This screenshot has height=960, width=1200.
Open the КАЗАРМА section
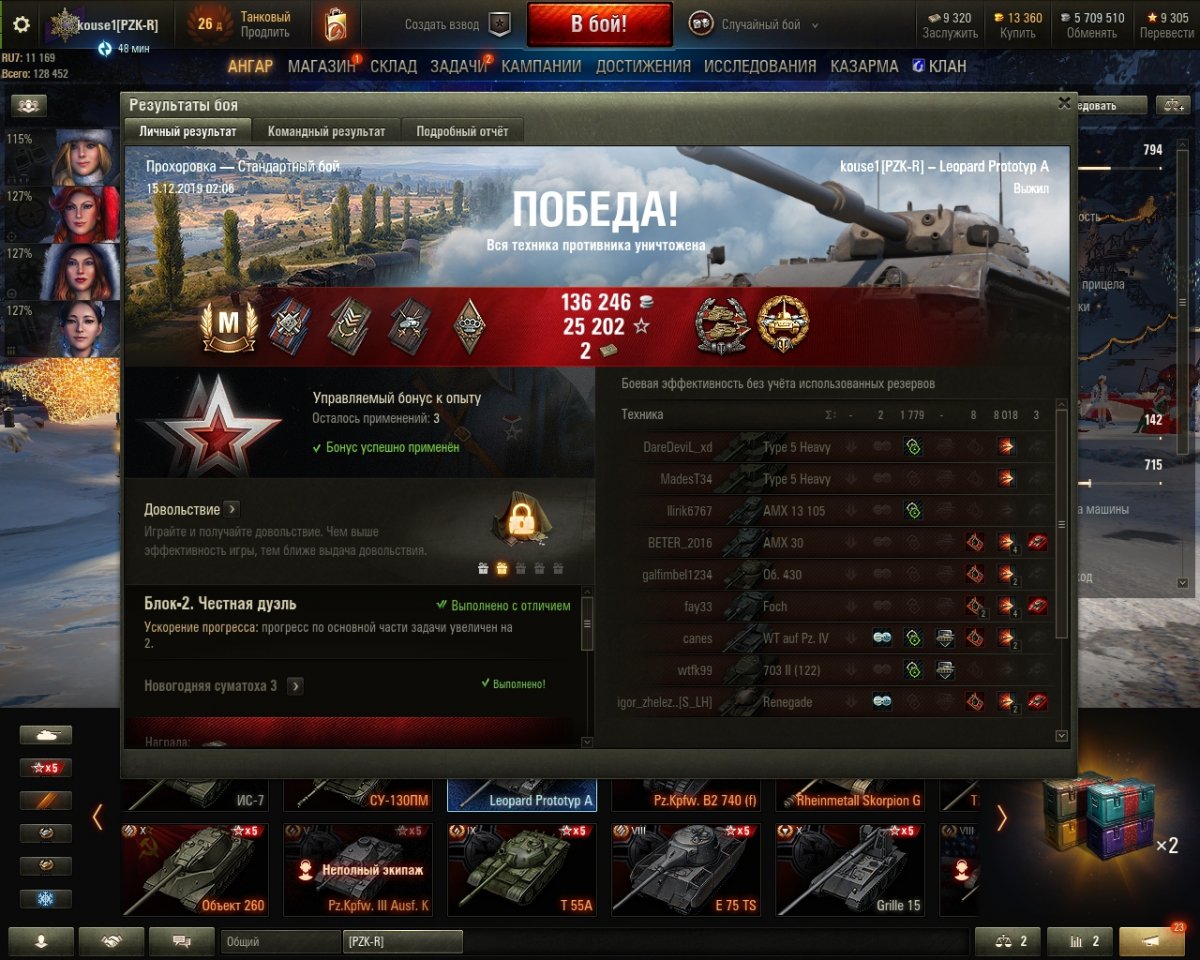(864, 66)
